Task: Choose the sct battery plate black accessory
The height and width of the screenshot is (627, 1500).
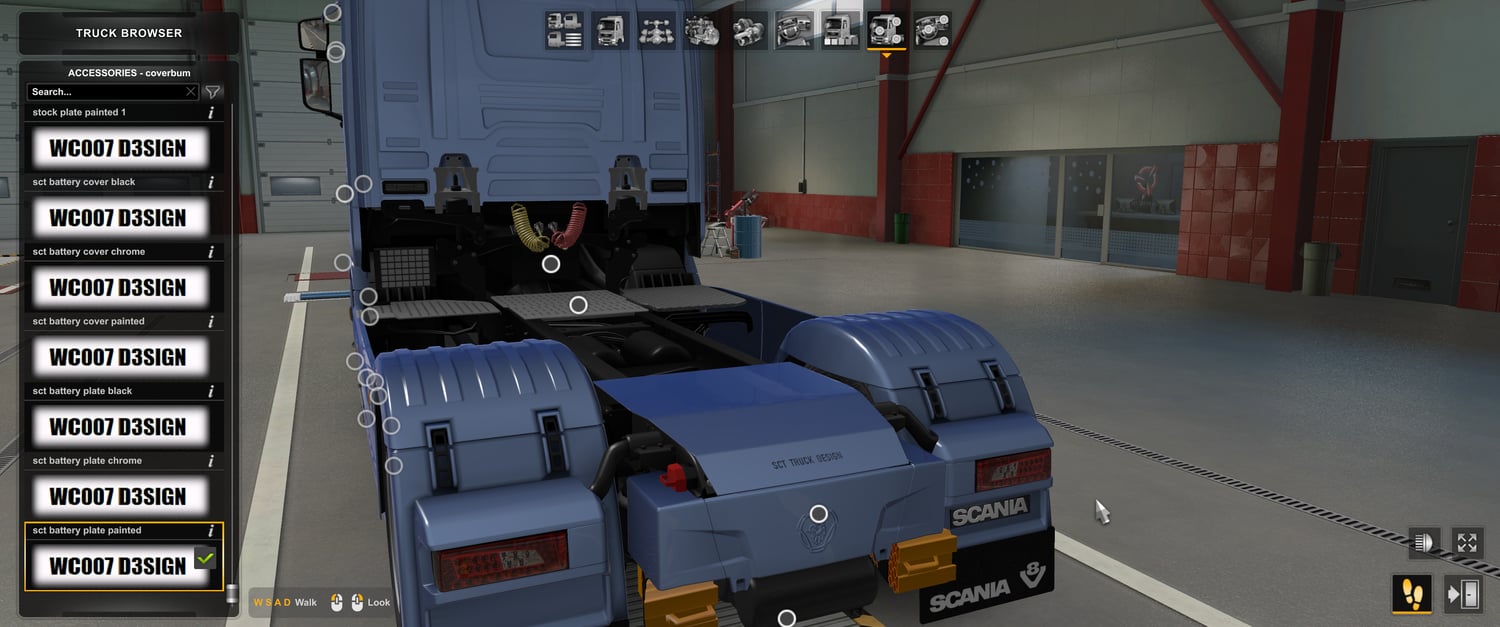Action: pos(118,427)
